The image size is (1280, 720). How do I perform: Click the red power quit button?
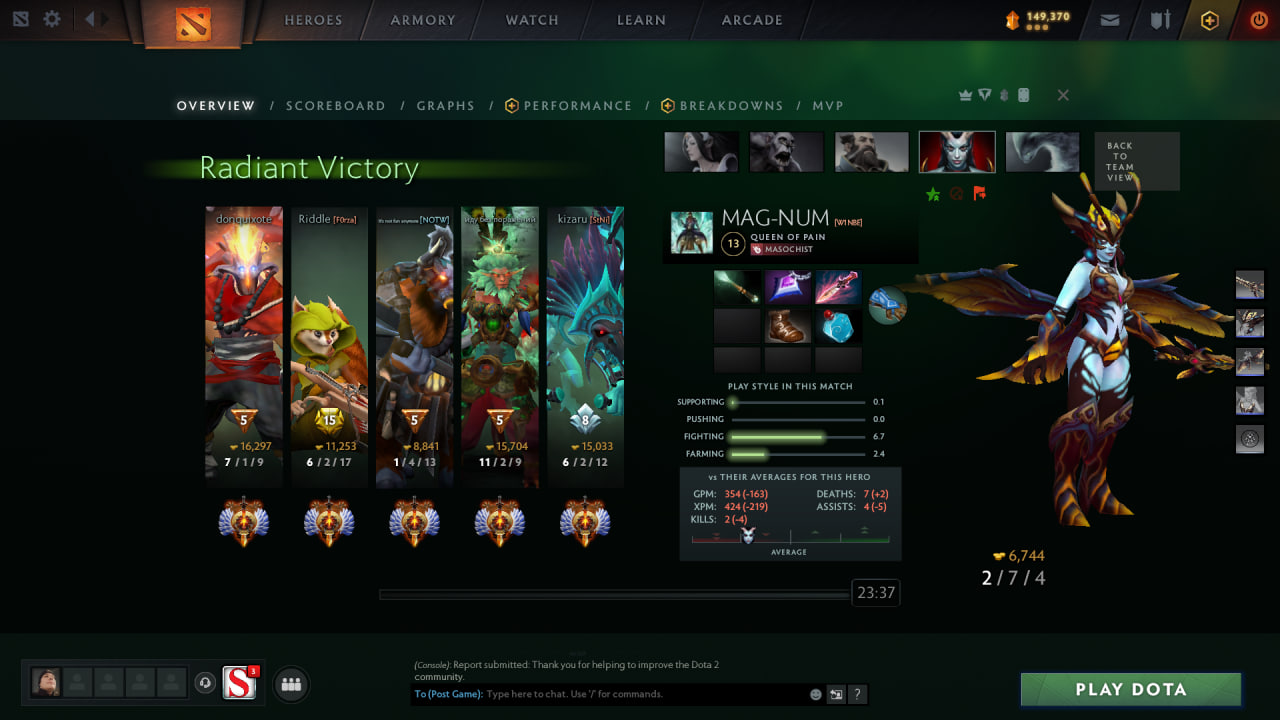[x=1258, y=20]
